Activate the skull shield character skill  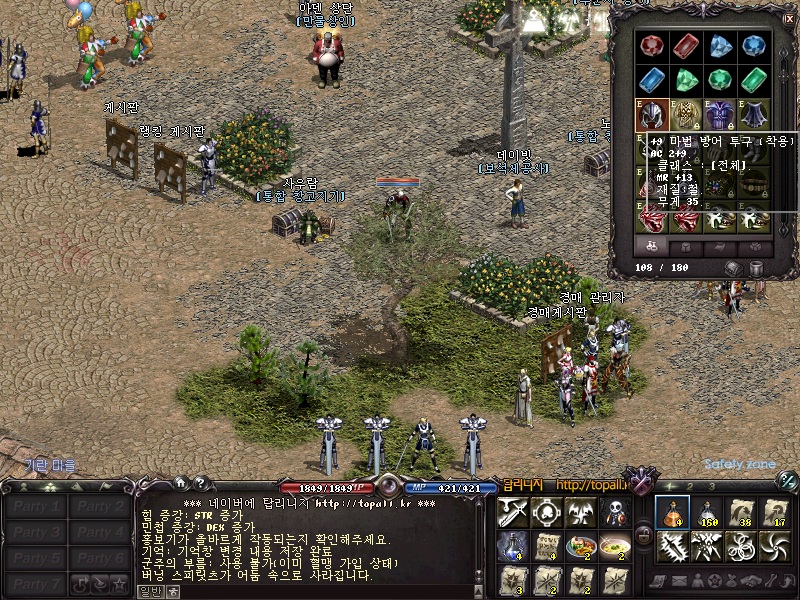pos(614,513)
